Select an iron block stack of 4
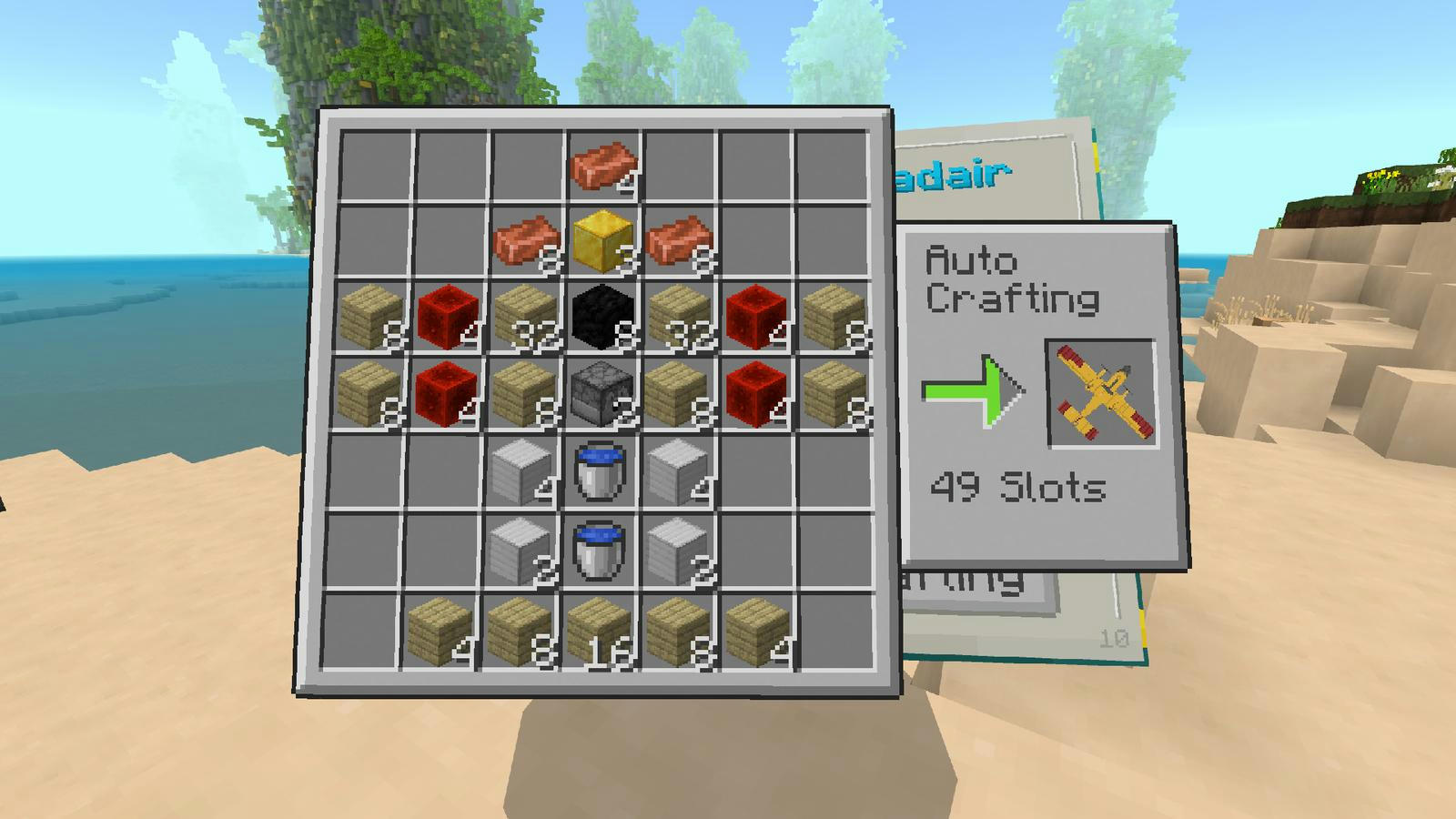This screenshot has width=1456, height=819. [517, 468]
